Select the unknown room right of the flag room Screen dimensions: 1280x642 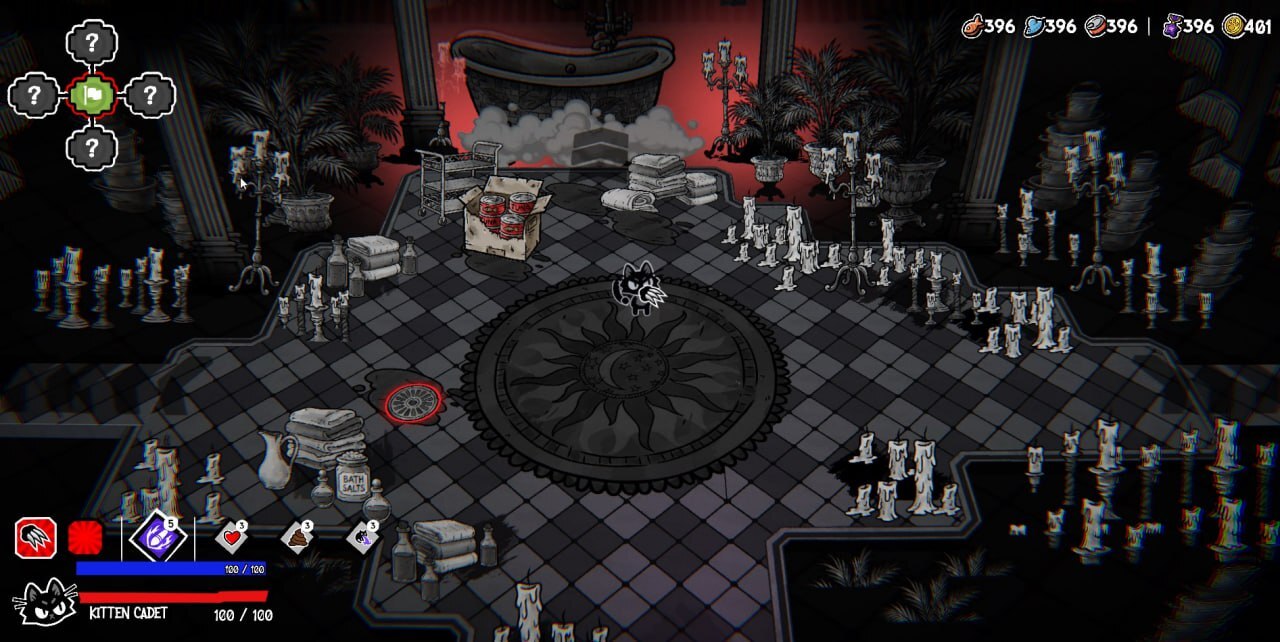pos(150,96)
